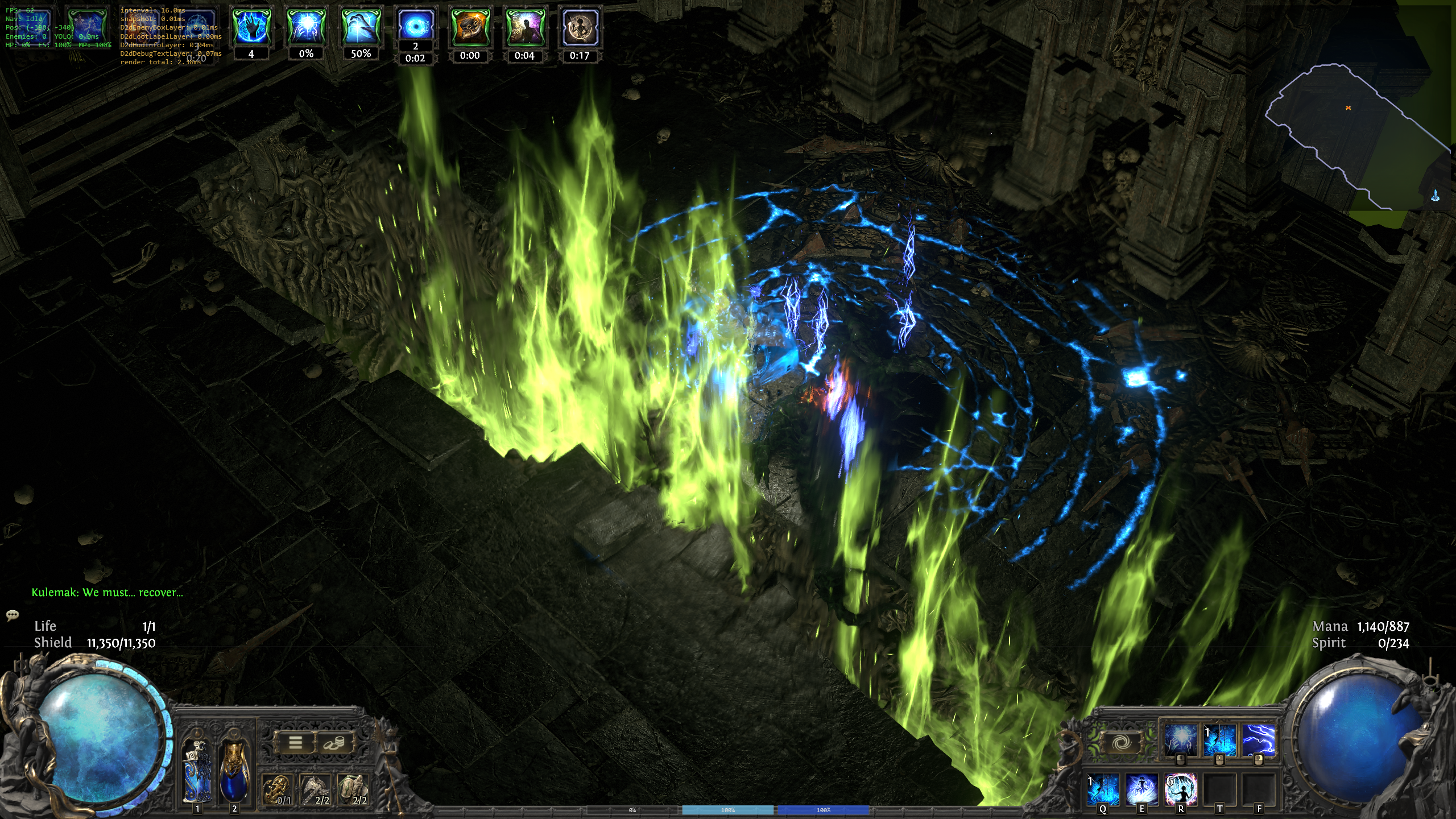Activate the lightning bolt skill icon
Screen dimensions: 1456x819
tap(1258, 739)
